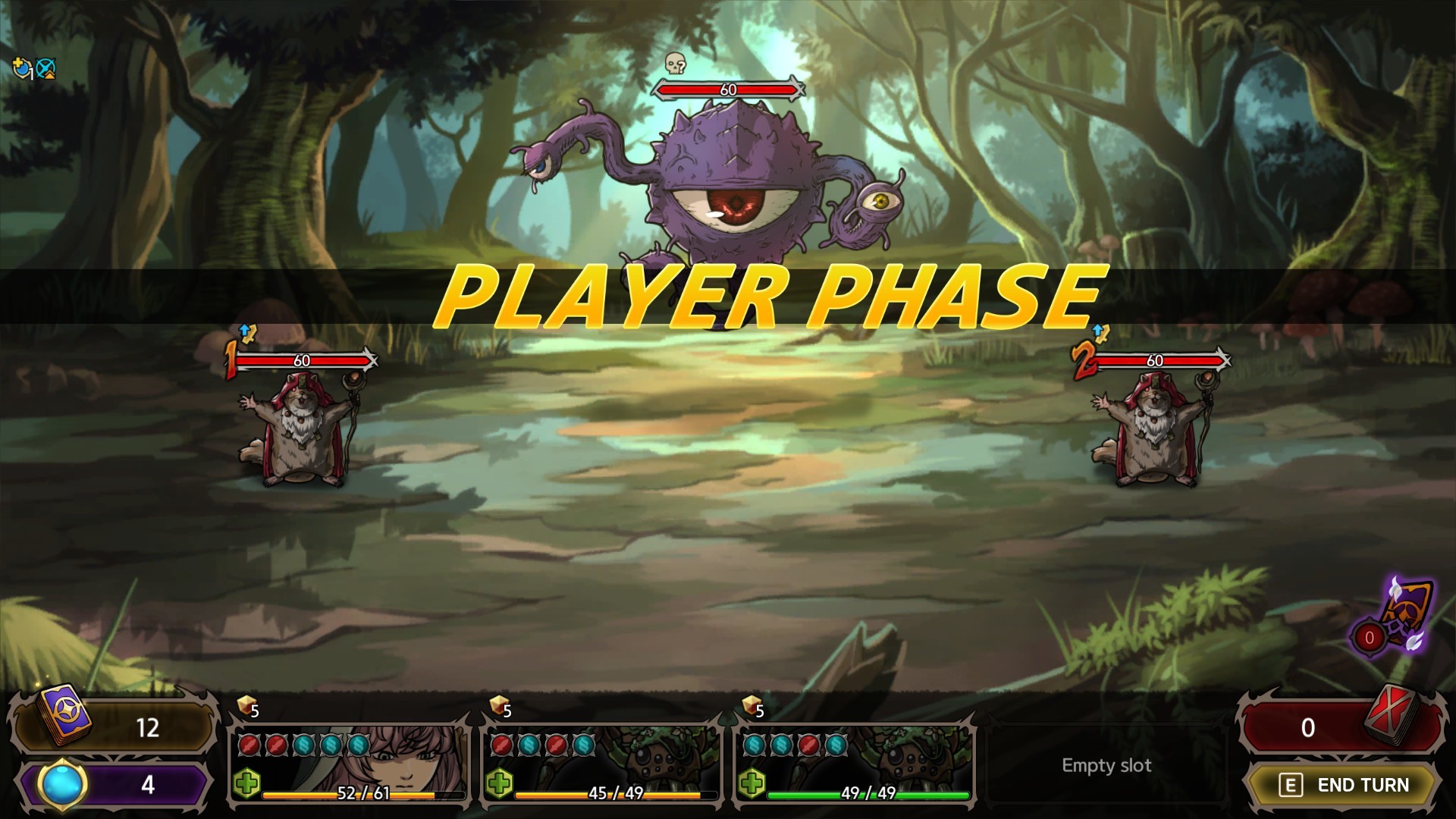
Task: Expand the buff arrow above hamster unit 2
Action: 1100,331
